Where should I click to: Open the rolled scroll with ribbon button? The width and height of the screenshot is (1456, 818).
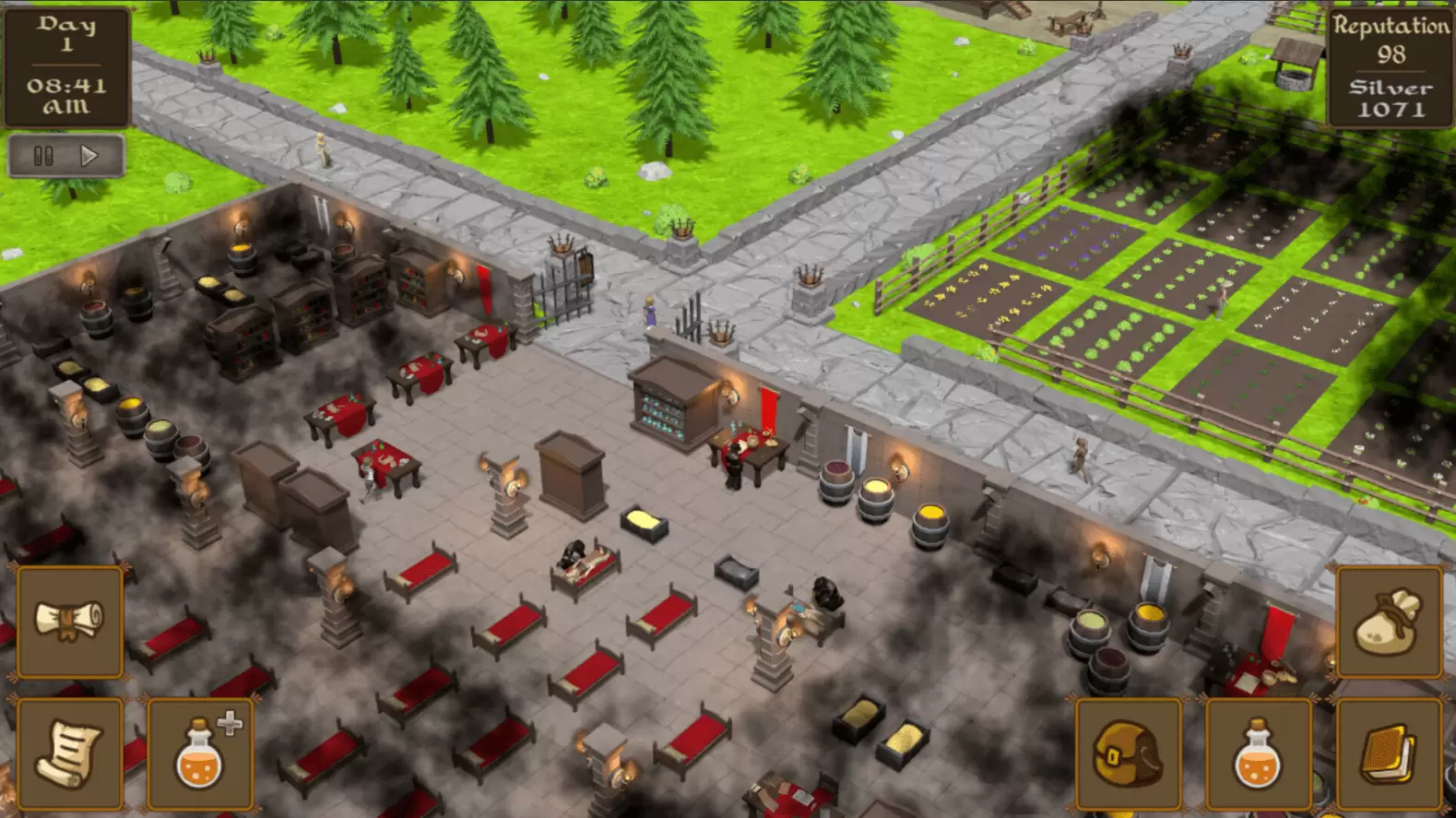pyautogui.click(x=70, y=622)
